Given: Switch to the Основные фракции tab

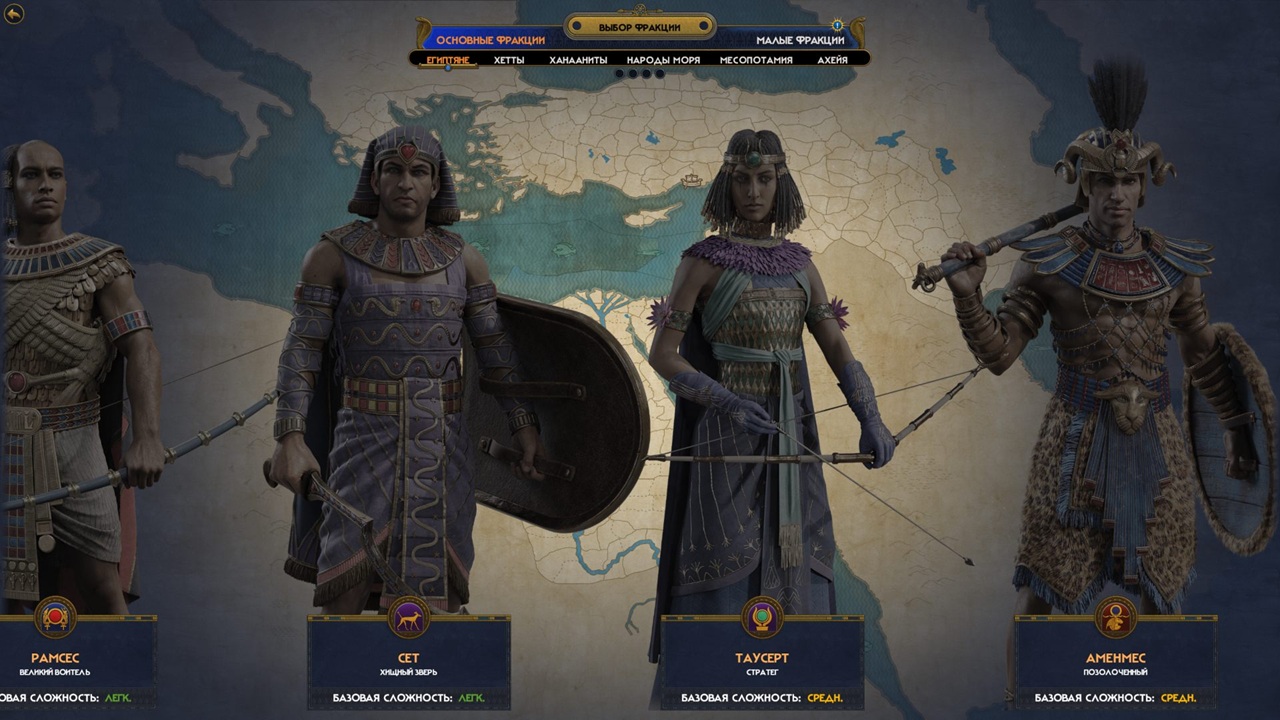Looking at the screenshot, I should pyautogui.click(x=490, y=40).
